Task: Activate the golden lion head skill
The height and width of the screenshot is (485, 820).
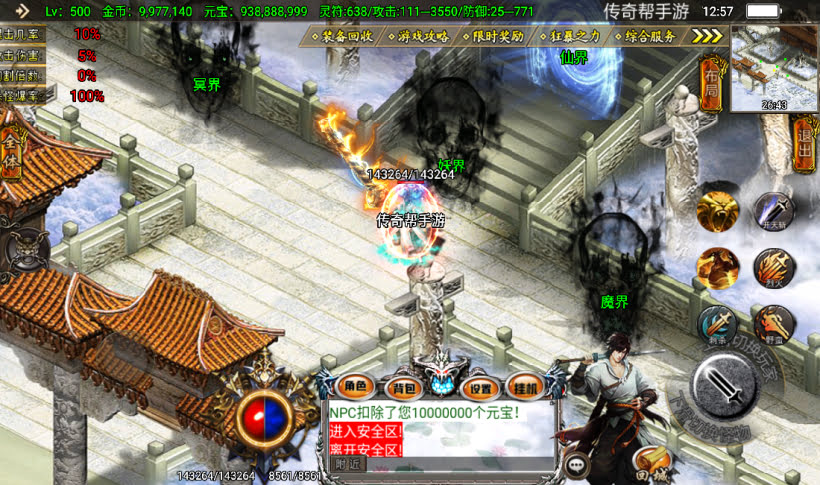Action: coord(718,209)
